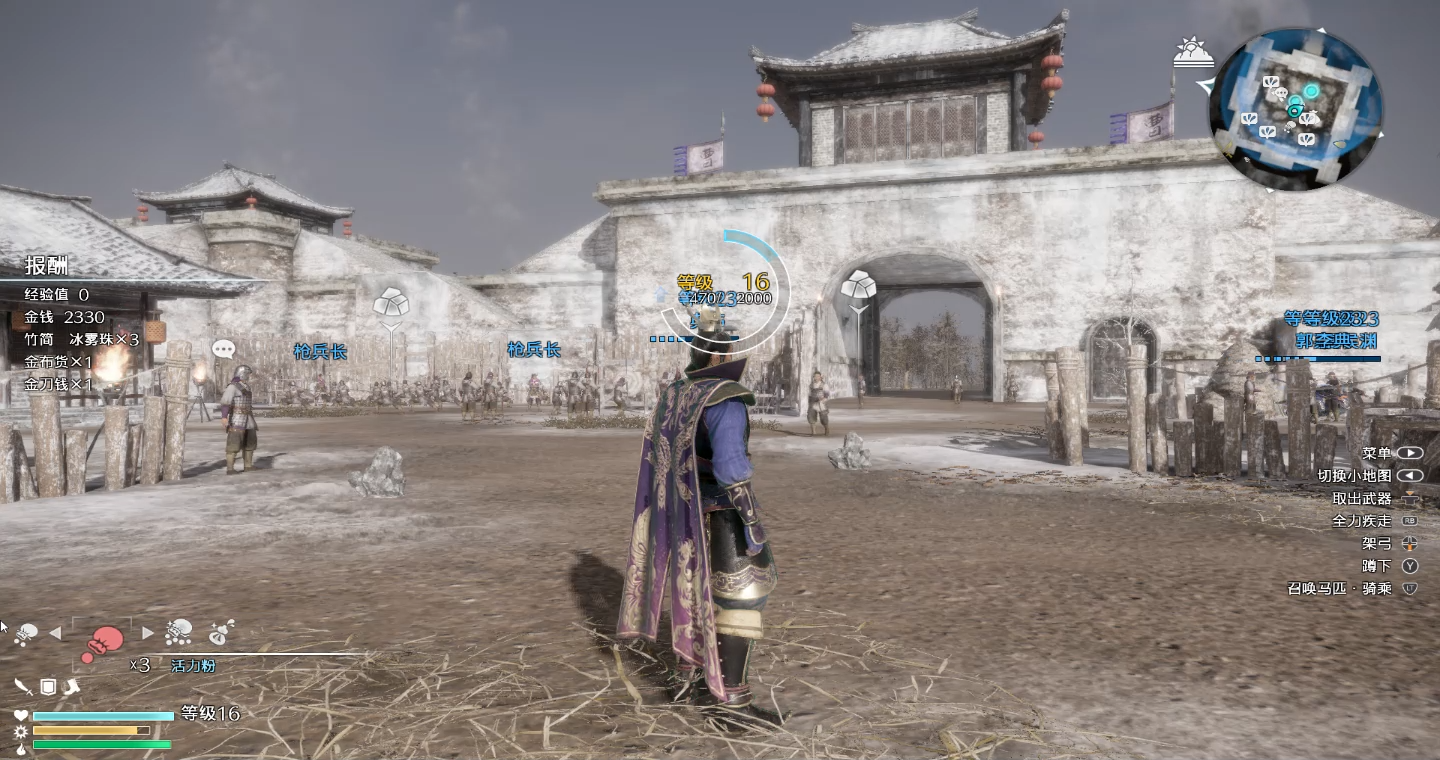Viewport: 1440px width, 760px height.
Task: Select the boot speed buff icon
Action: point(71,687)
